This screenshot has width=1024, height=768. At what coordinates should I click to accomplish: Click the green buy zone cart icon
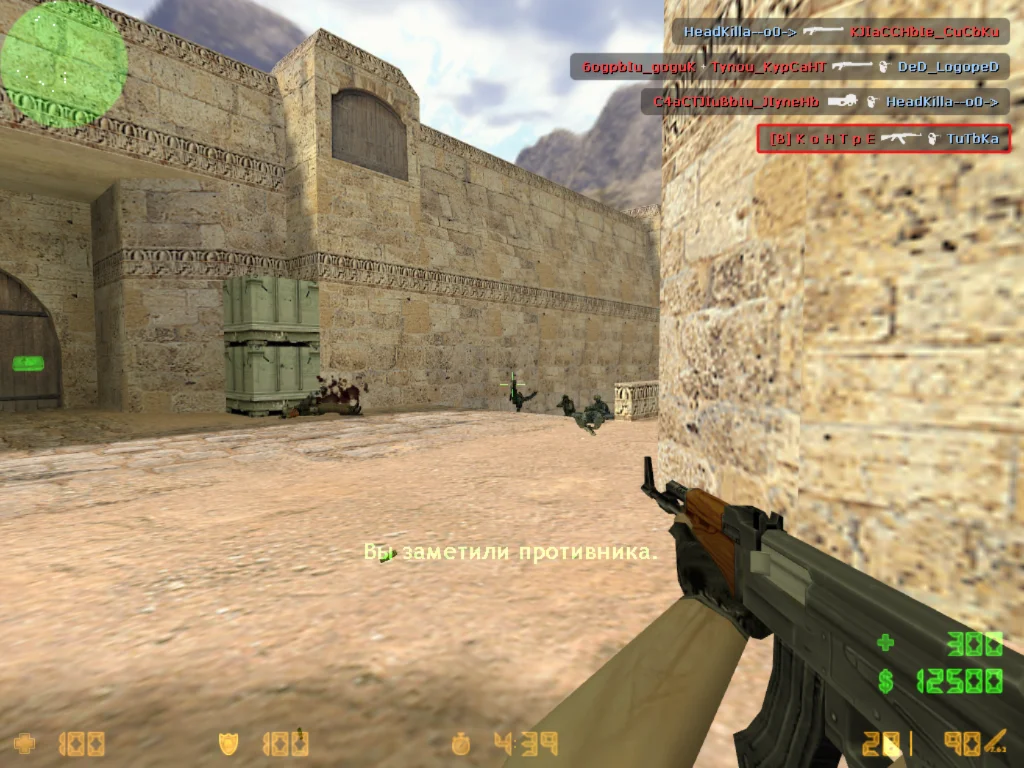pyautogui.click(x=28, y=363)
